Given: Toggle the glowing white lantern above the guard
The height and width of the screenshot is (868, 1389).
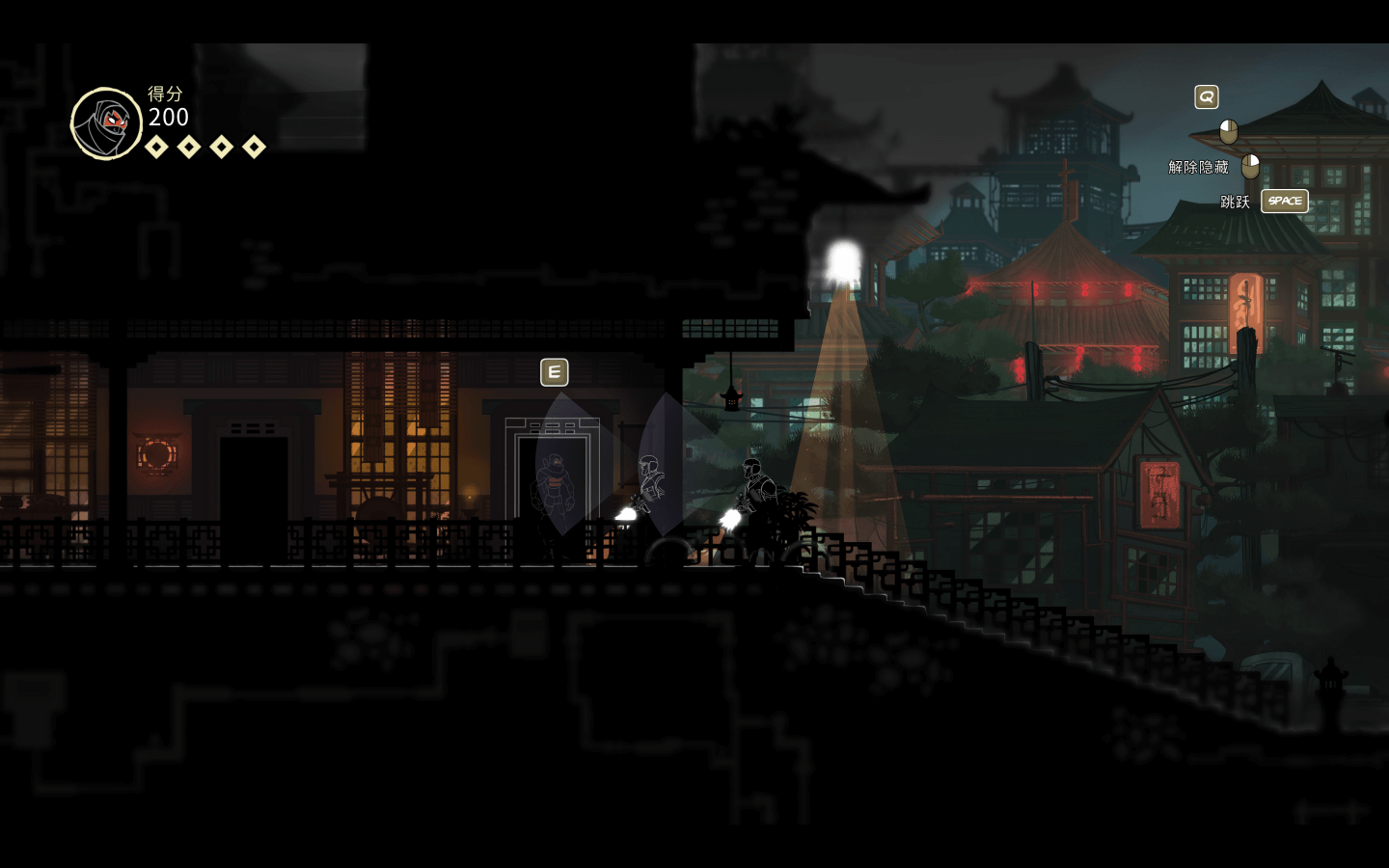Looking at the screenshot, I should tap(841, 258).
